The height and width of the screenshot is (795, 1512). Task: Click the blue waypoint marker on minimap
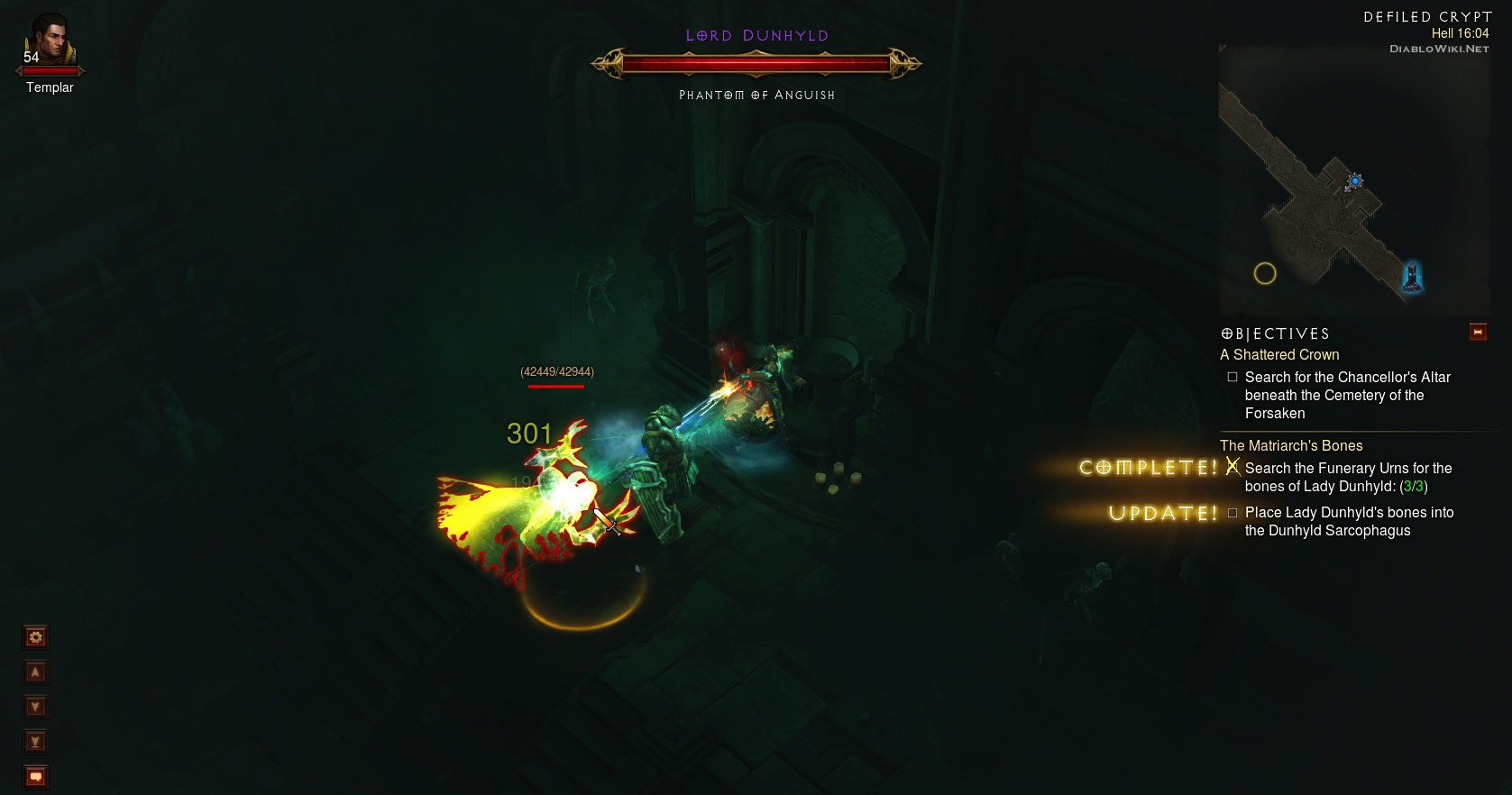[x=1354, y=181]
